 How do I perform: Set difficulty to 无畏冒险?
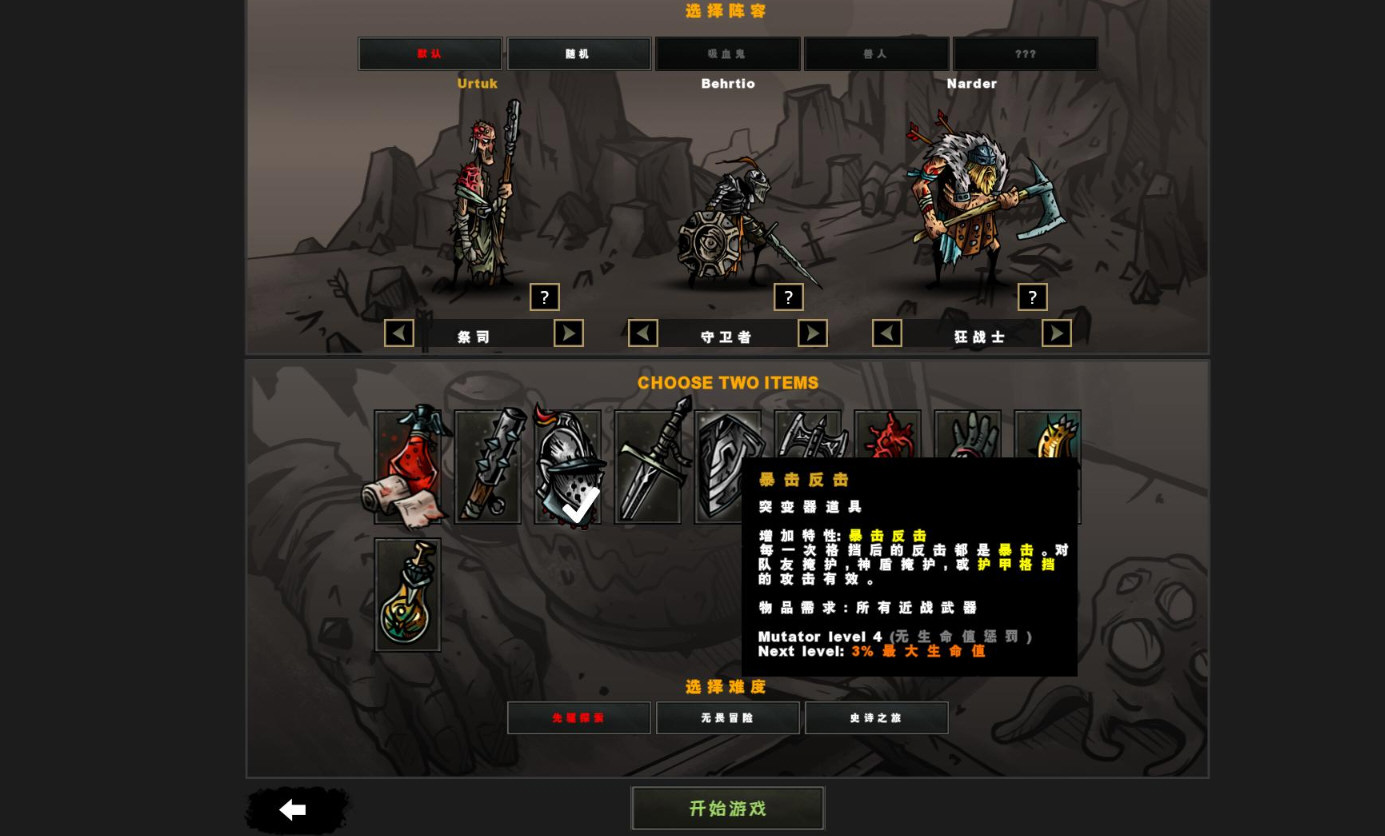(x=727, y=718)
